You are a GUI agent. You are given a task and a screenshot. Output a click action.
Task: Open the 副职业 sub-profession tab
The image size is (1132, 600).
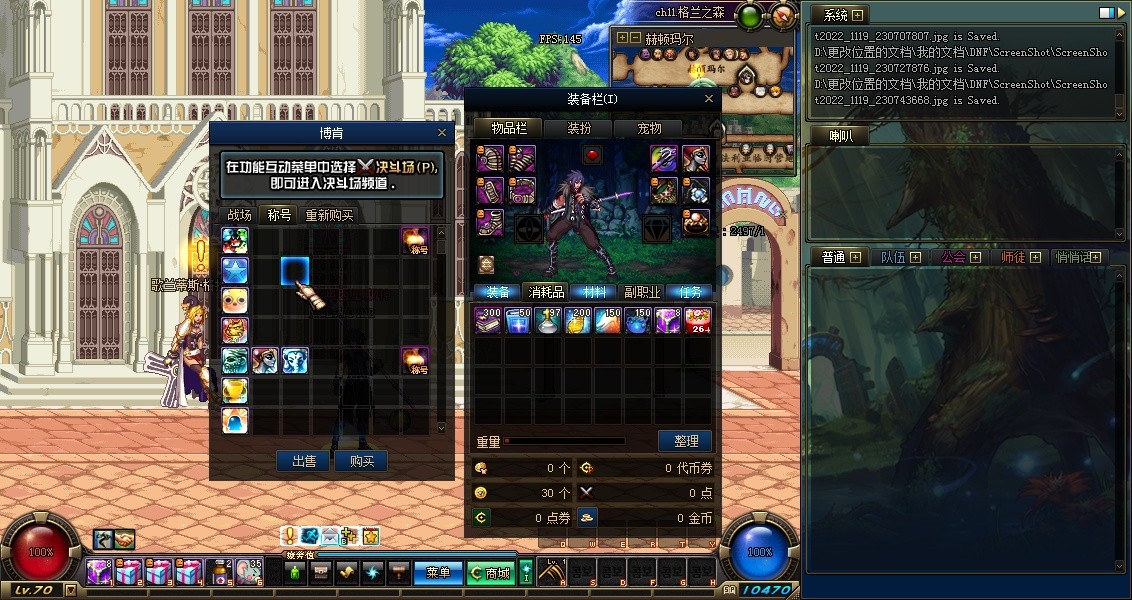coord(642,292)
